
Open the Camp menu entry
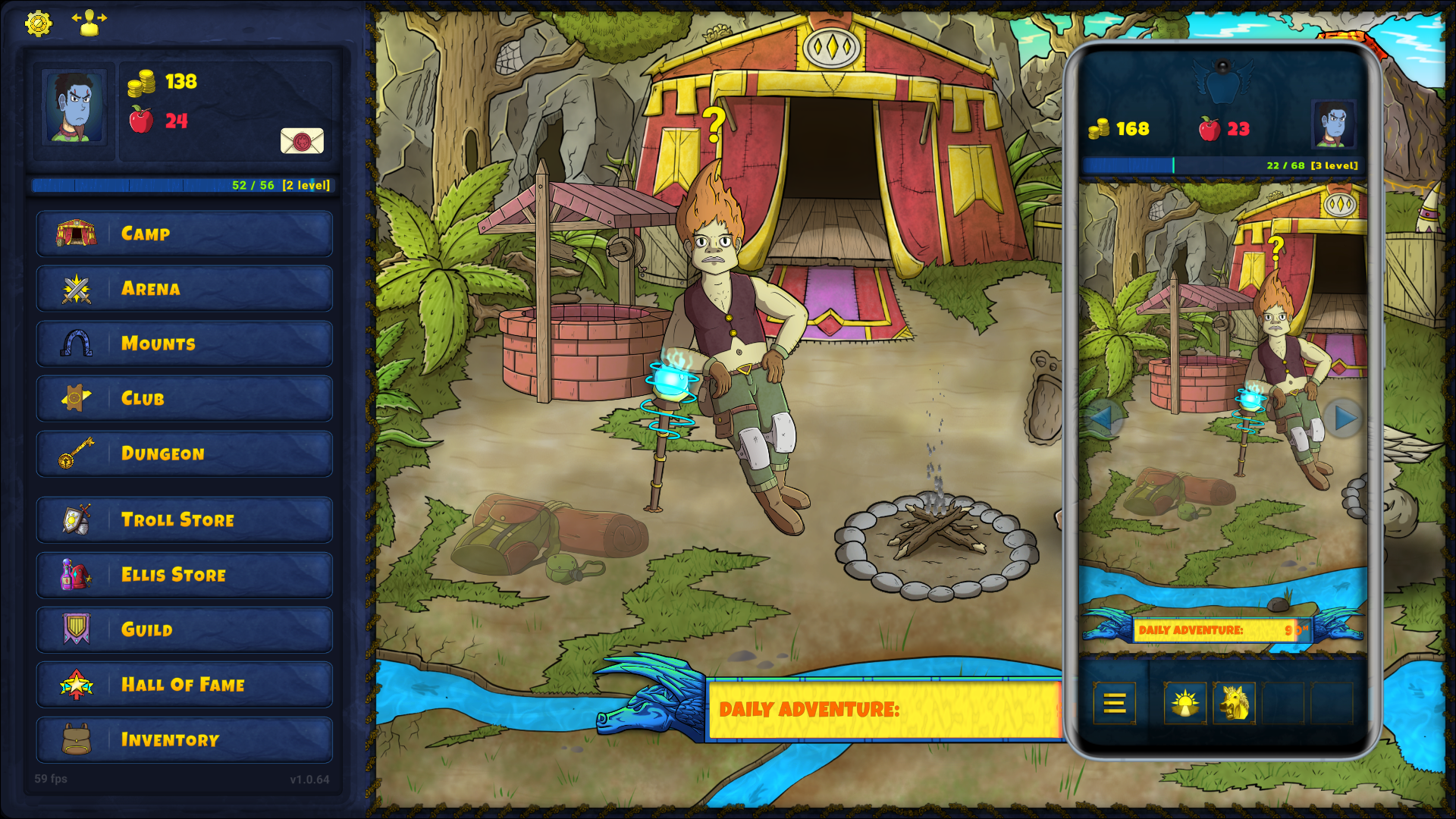[x=184, y=234]
